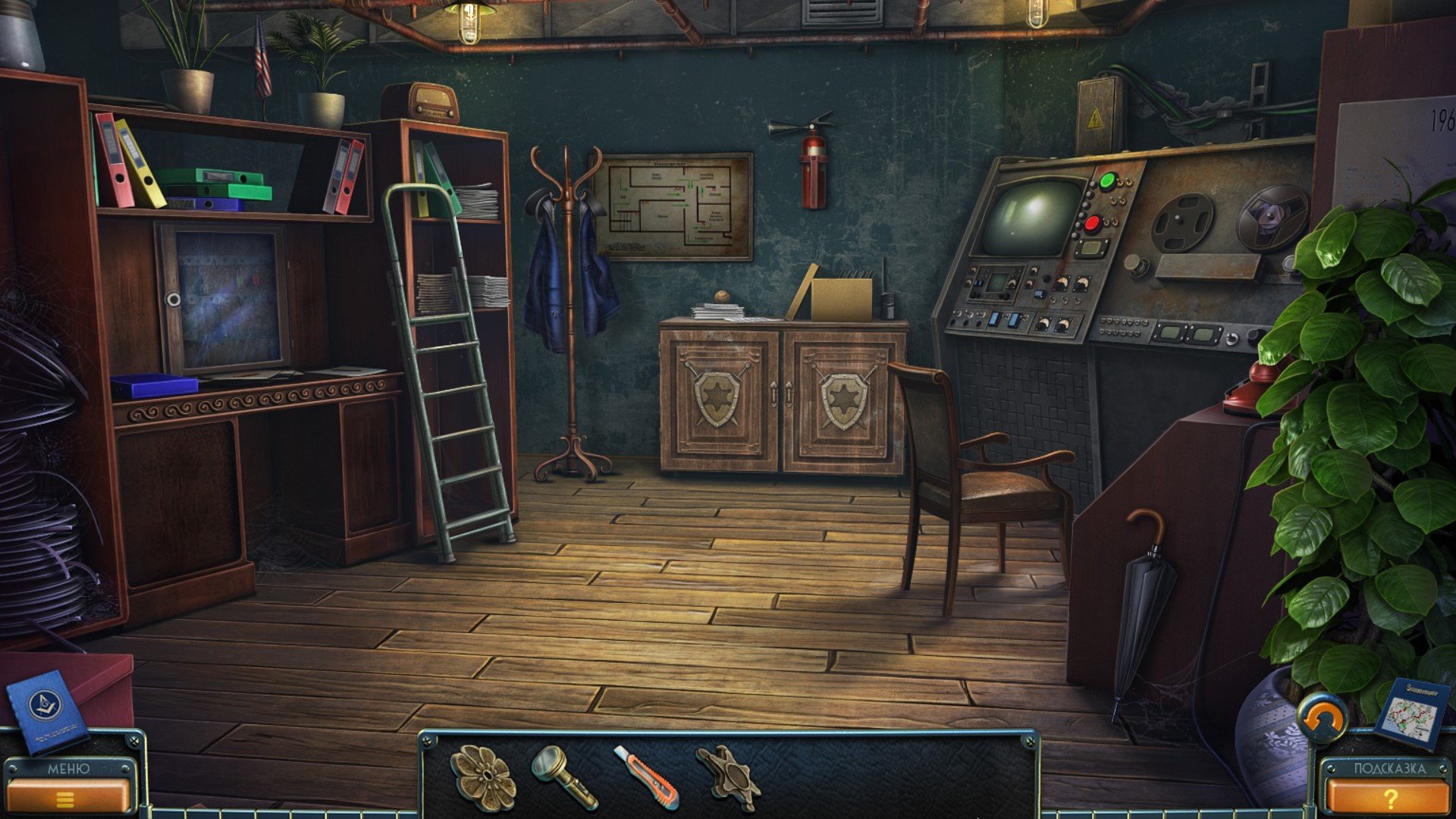Select the brass flower ornament item
The image size is (1456, 819).
(x=483, y=776)
